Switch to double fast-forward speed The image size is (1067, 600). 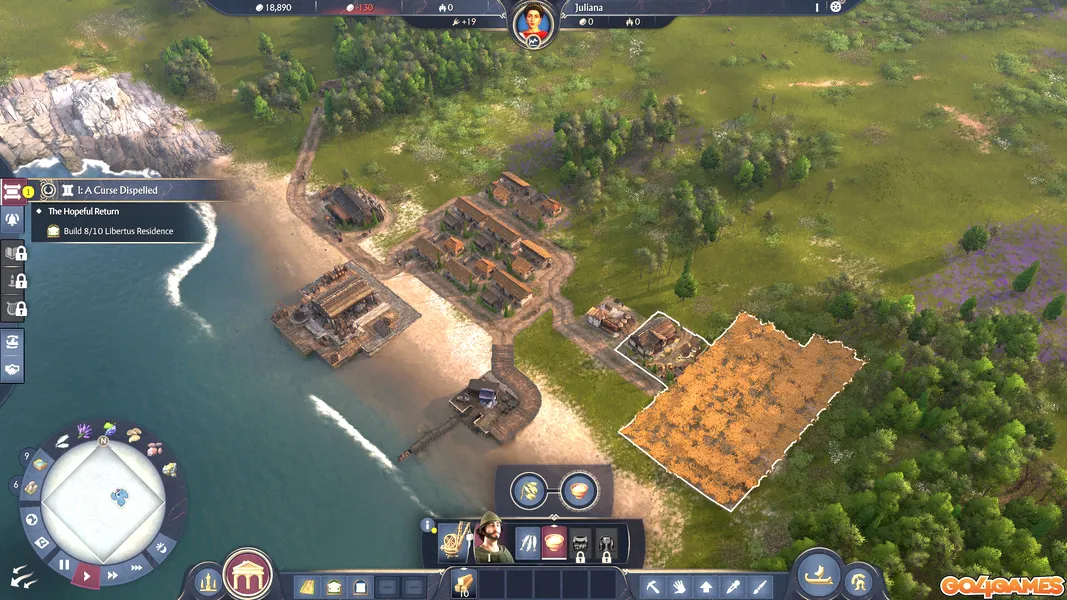pos(113,575)
